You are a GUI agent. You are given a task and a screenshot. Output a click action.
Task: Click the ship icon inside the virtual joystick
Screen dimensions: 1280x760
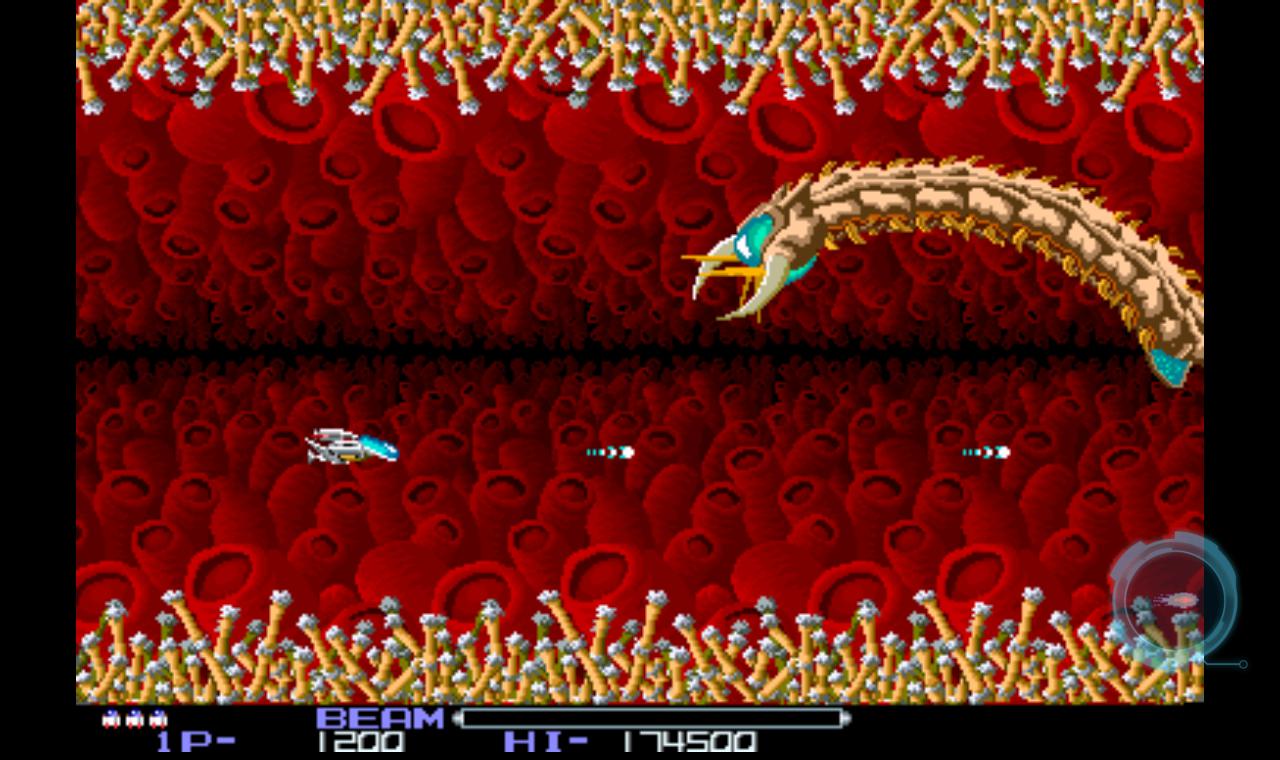[x=1177, y=598]
